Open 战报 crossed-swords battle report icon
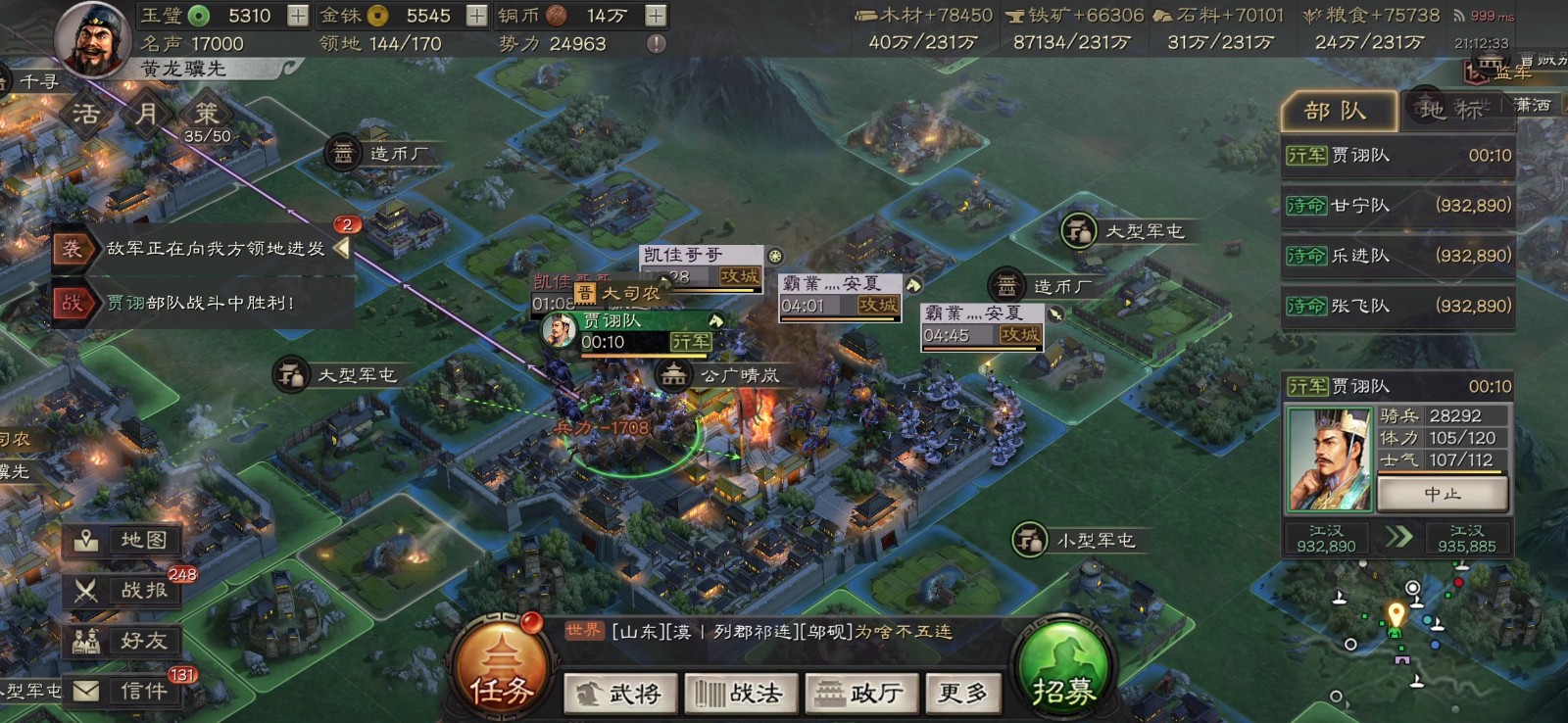This screenshot has height=723, width=1568. [118, 592]
